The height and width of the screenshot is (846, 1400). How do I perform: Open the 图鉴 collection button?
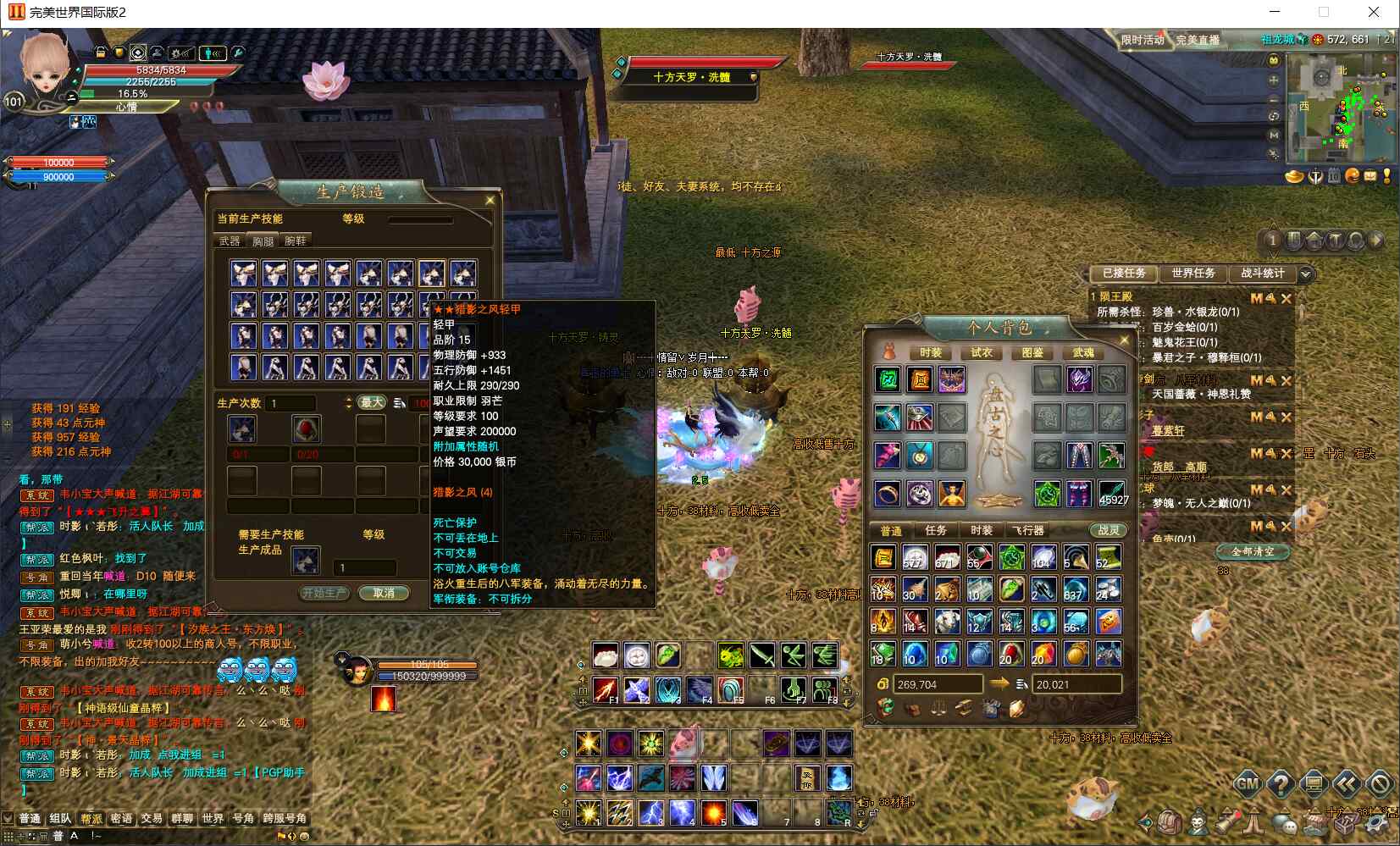1032,352
